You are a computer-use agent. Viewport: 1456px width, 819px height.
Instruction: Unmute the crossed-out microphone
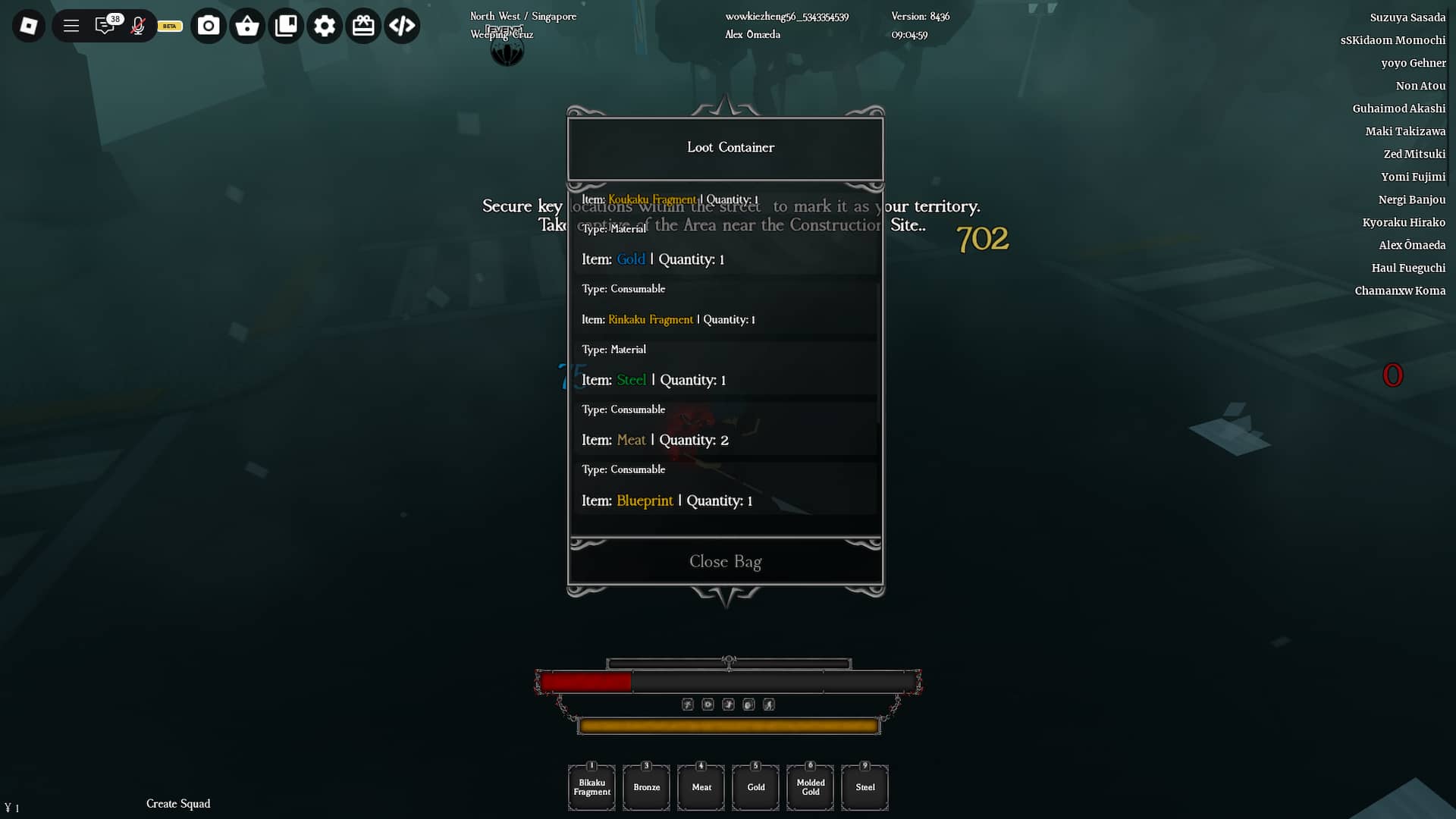[x=138, y=25]
